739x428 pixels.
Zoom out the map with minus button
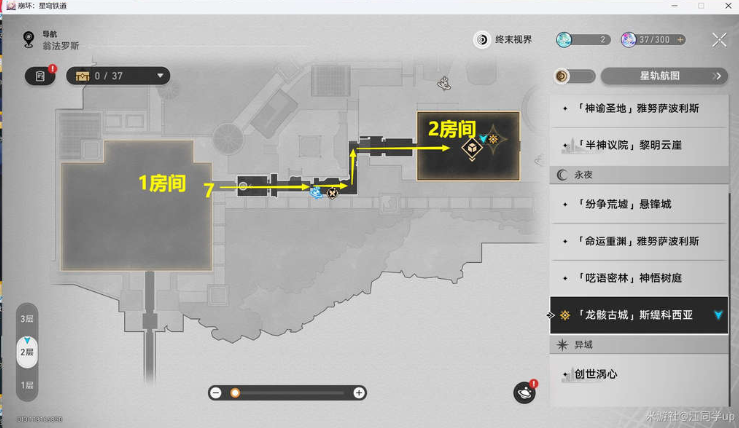click(x=215, y=393)
